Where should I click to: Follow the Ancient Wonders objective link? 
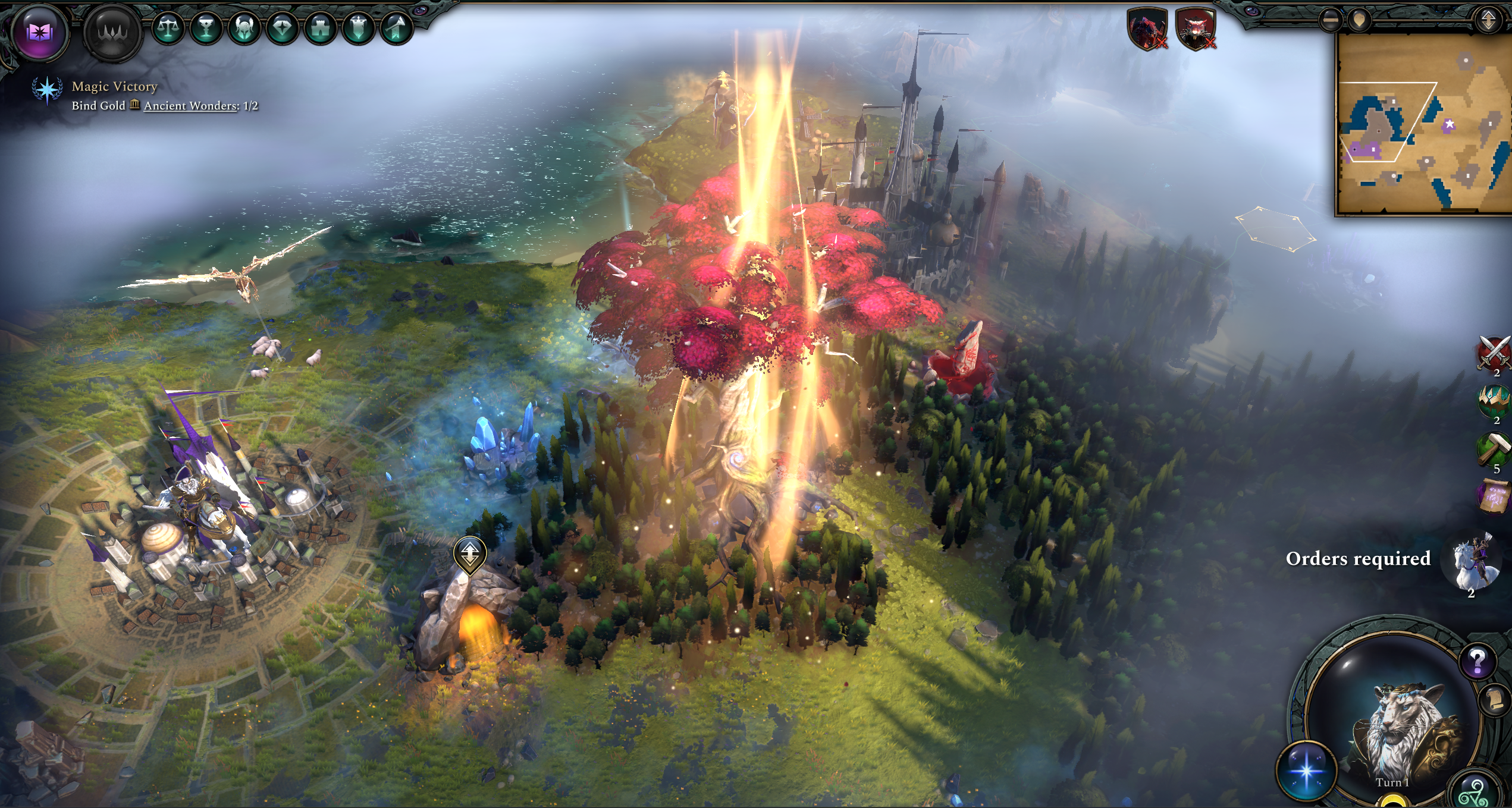coord(190,106)
